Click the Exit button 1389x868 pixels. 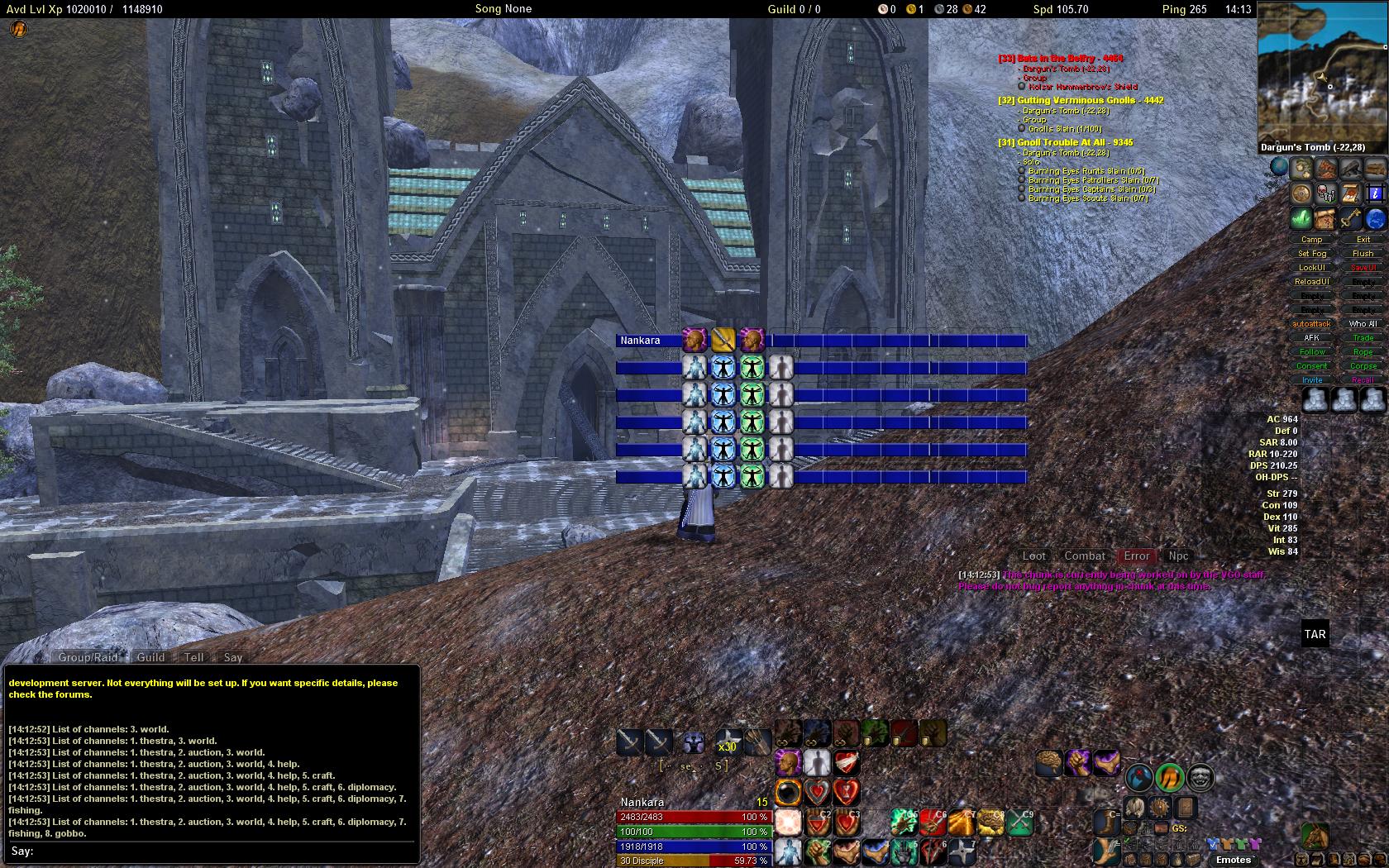[x=1363, y=240]
